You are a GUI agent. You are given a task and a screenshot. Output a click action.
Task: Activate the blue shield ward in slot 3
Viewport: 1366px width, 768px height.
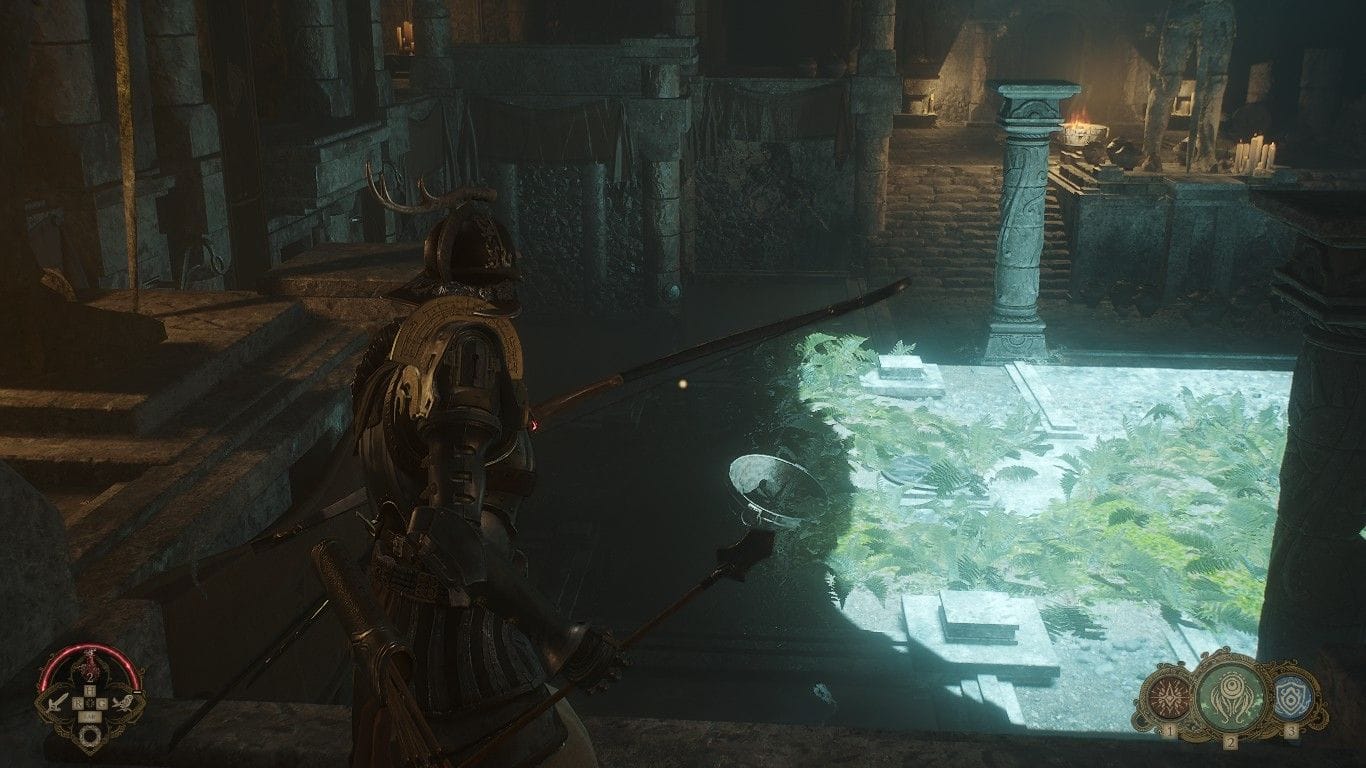(x=1294, y=698)
